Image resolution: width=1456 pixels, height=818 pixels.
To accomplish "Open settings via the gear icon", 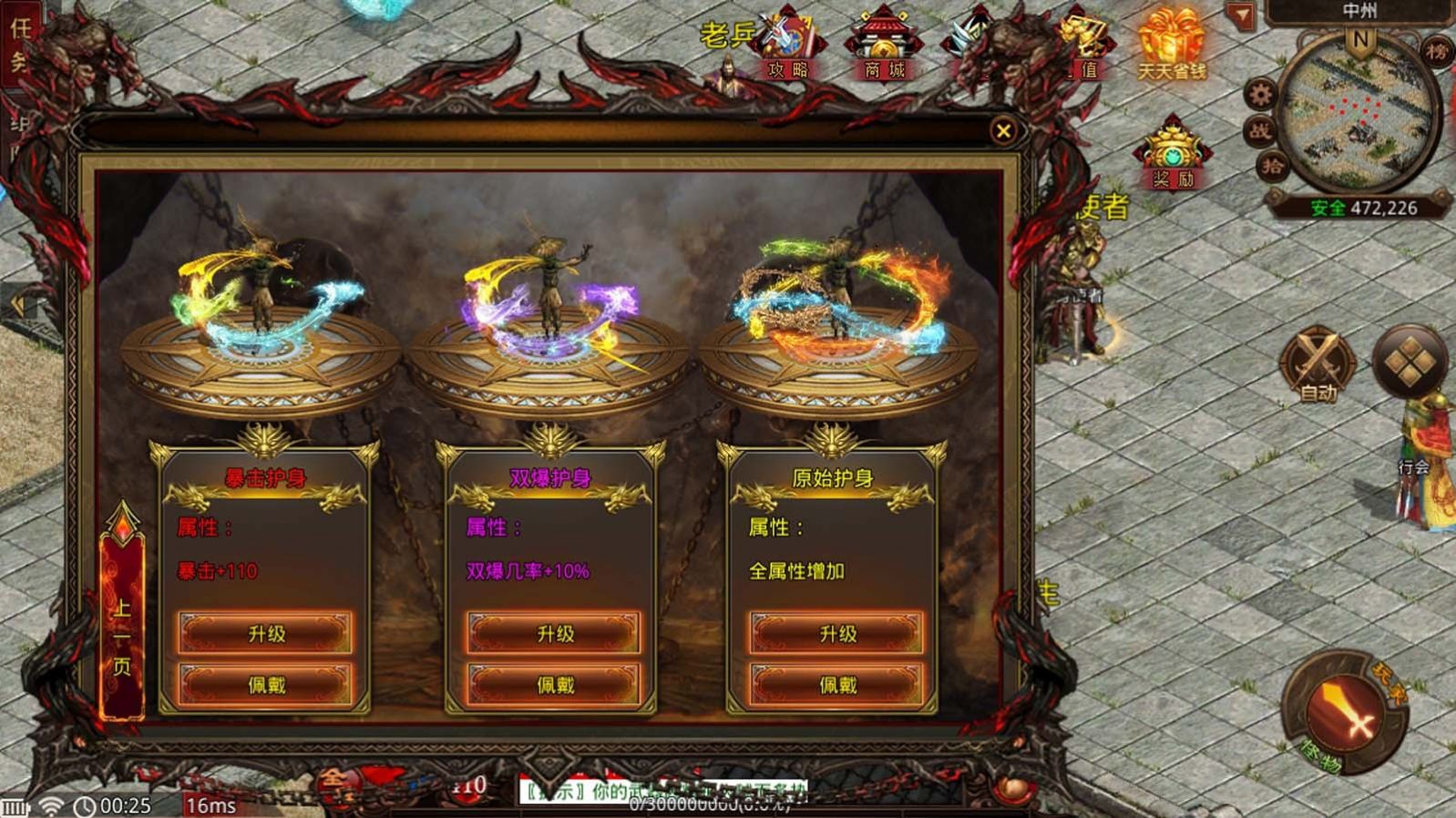I will [1261, 93].
